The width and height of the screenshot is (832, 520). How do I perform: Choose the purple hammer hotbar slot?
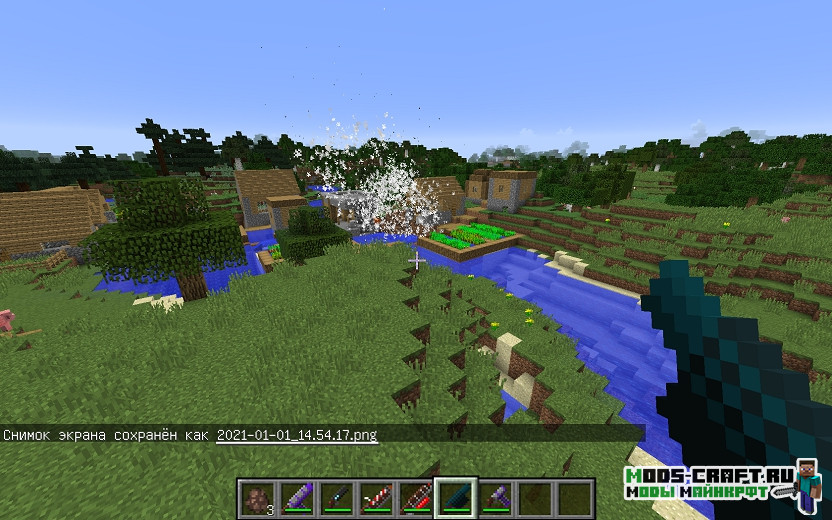click(495, 498)
